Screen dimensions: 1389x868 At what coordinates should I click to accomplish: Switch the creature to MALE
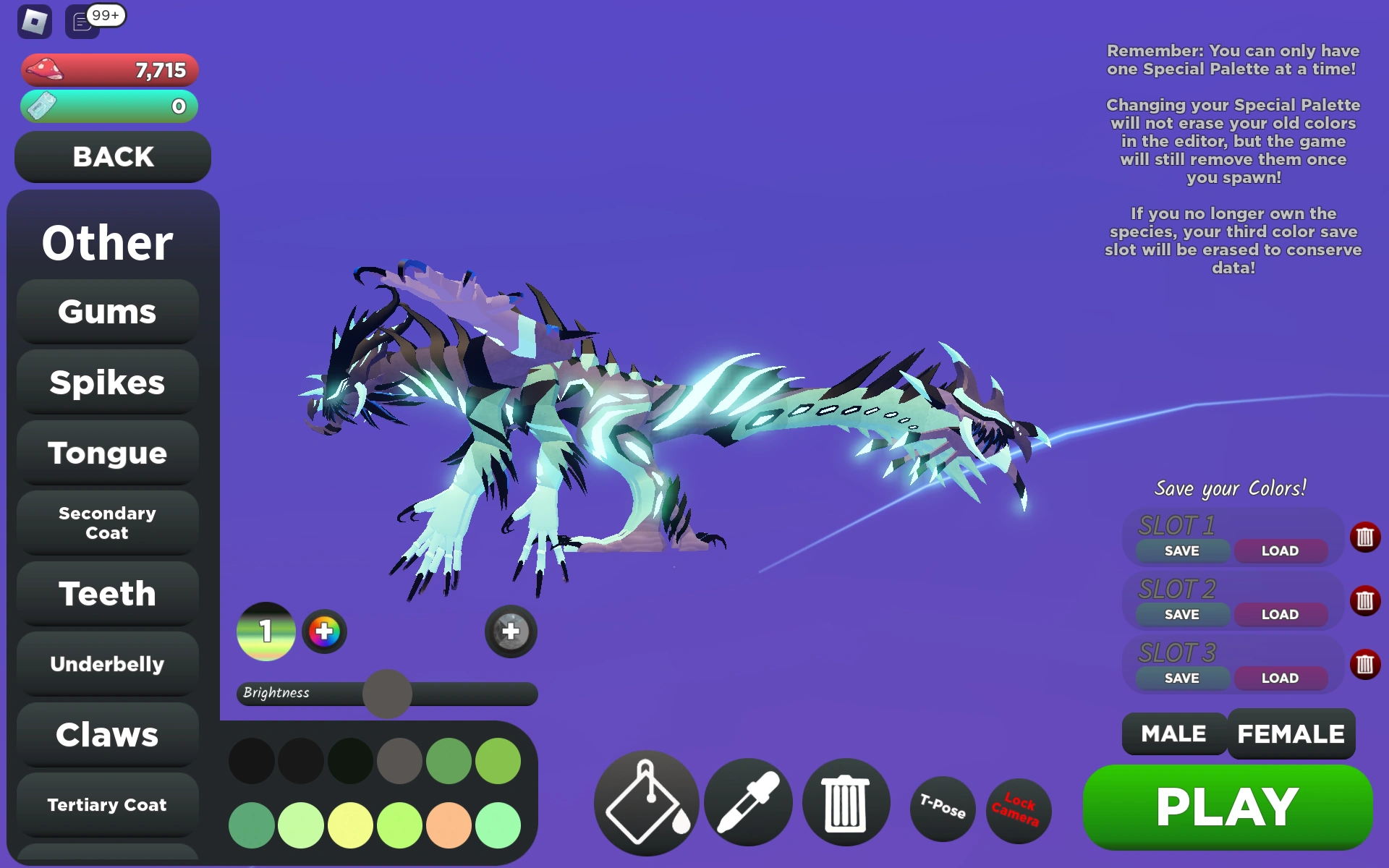coord(1173,733)
